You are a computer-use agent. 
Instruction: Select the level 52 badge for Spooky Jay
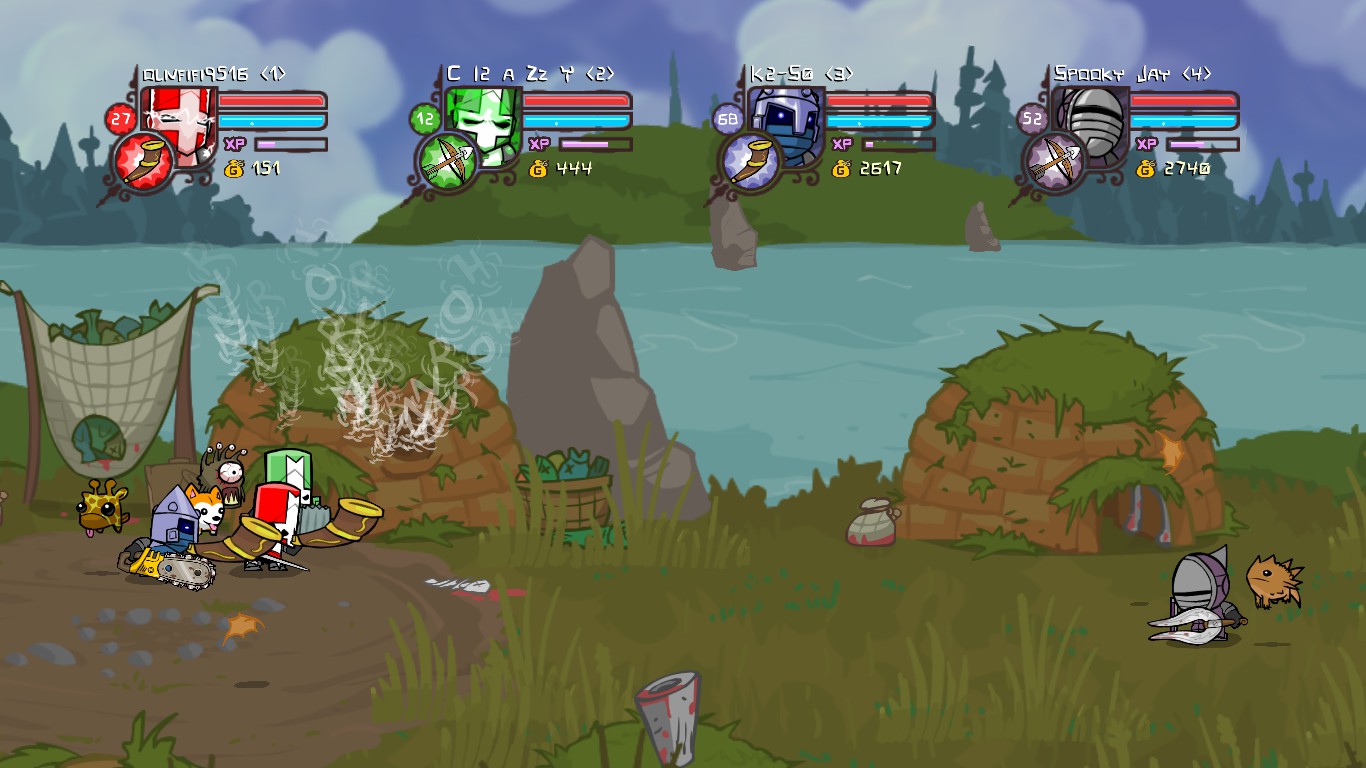pyautogui.click(x=1031, y=117)
